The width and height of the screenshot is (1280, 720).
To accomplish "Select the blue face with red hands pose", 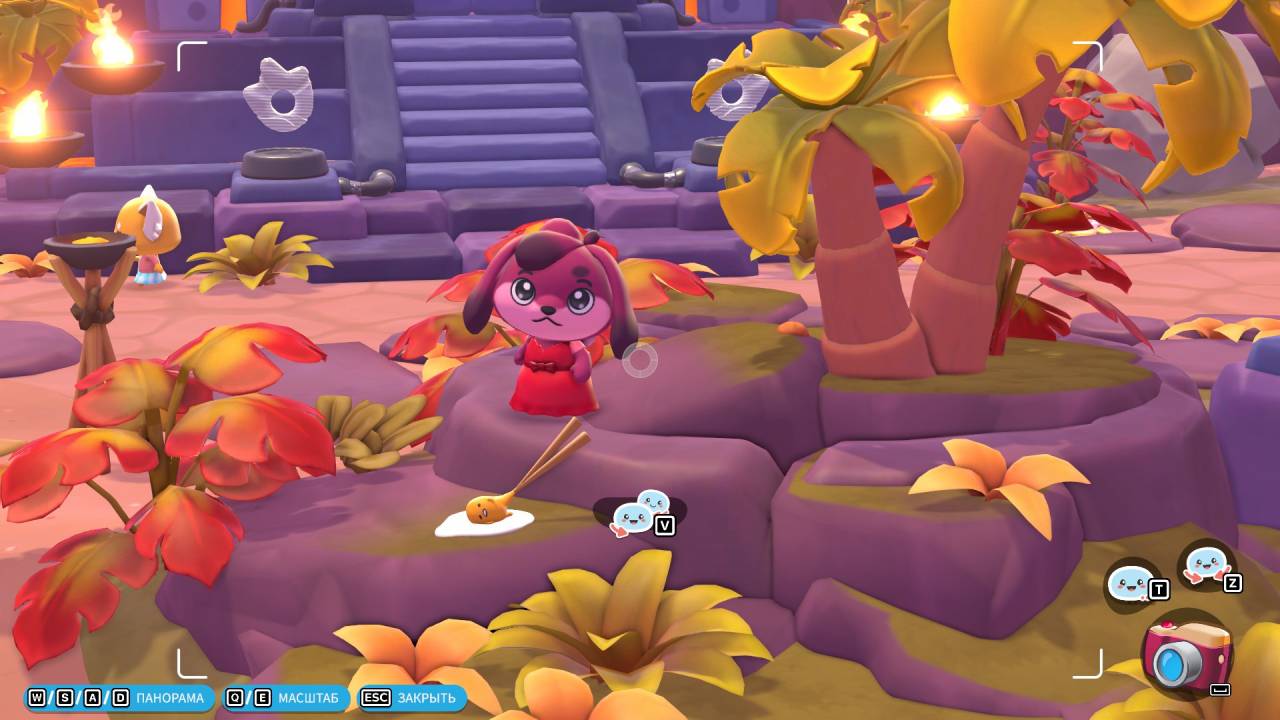I will tap(1205, 564).
